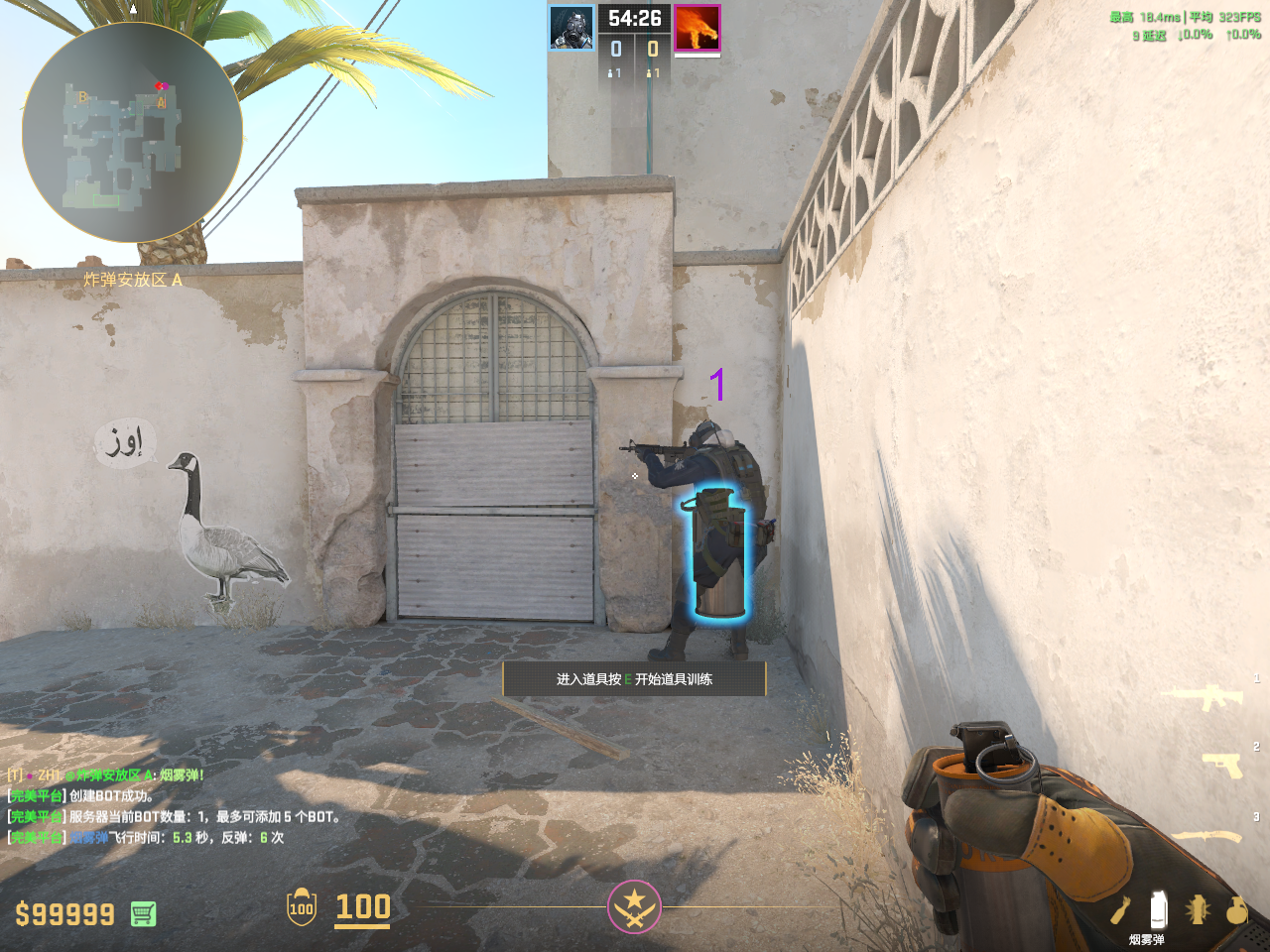This screenshot has width=1270, height=952.
Task: Click the armor shield icon
Action: click(x=302, y=907)
